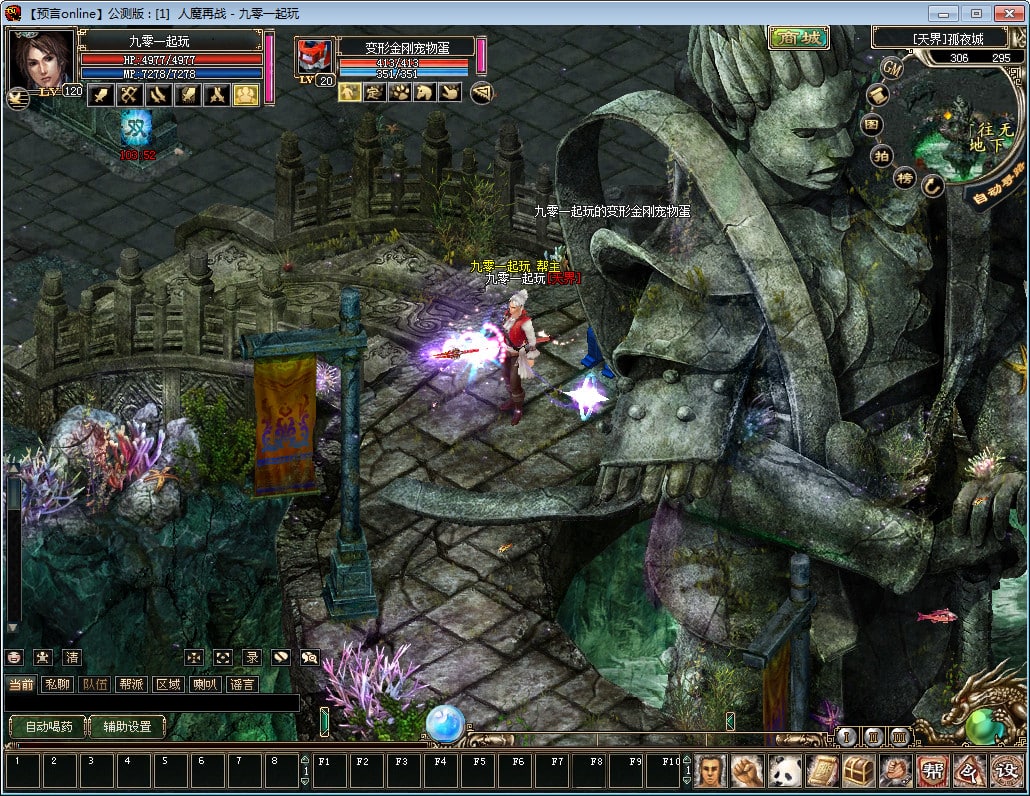Switch to the 帮派 guild chat tab
The height and width of the screenshot is (796, 1030).
pos(131,684)
